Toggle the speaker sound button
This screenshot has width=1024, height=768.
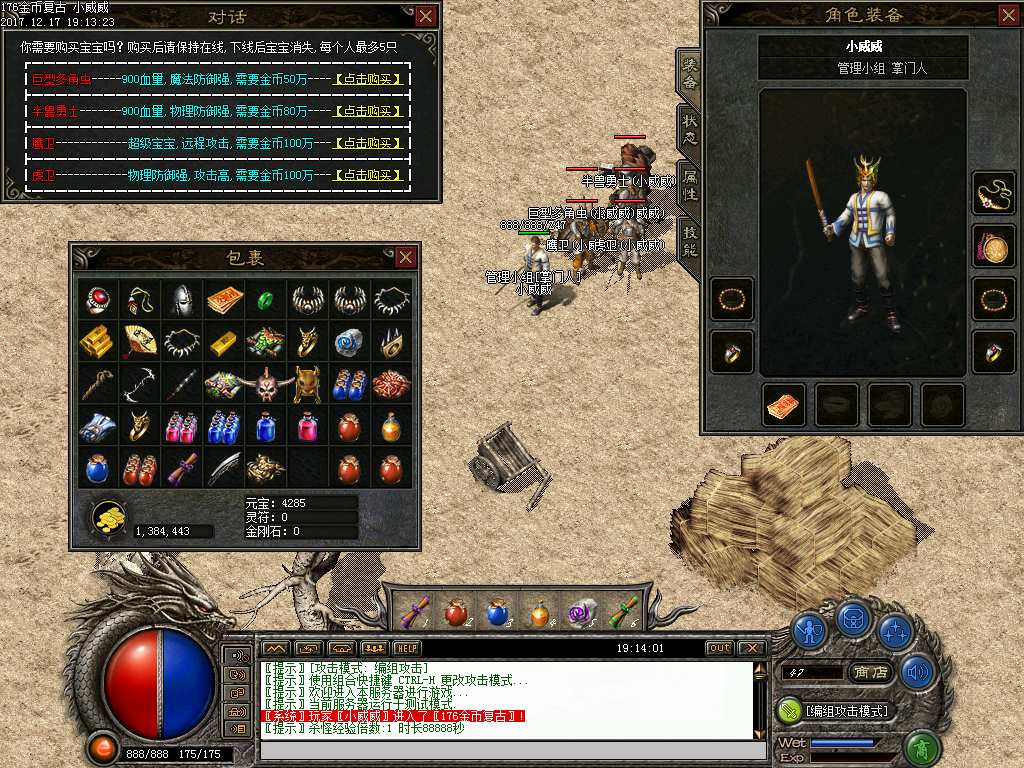tap(917, 672)
